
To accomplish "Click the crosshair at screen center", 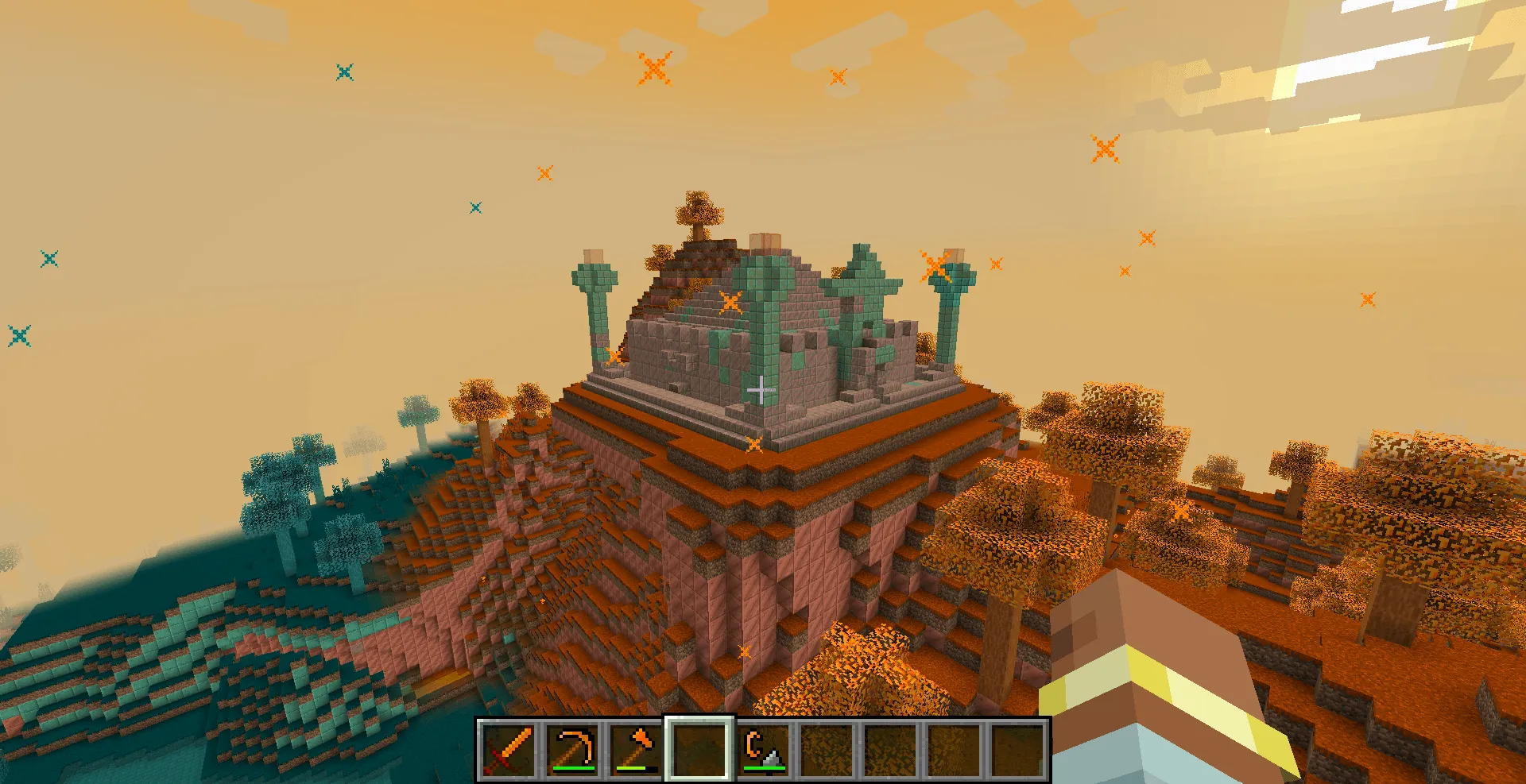I will pyautogui.click(x=761, y=390).
